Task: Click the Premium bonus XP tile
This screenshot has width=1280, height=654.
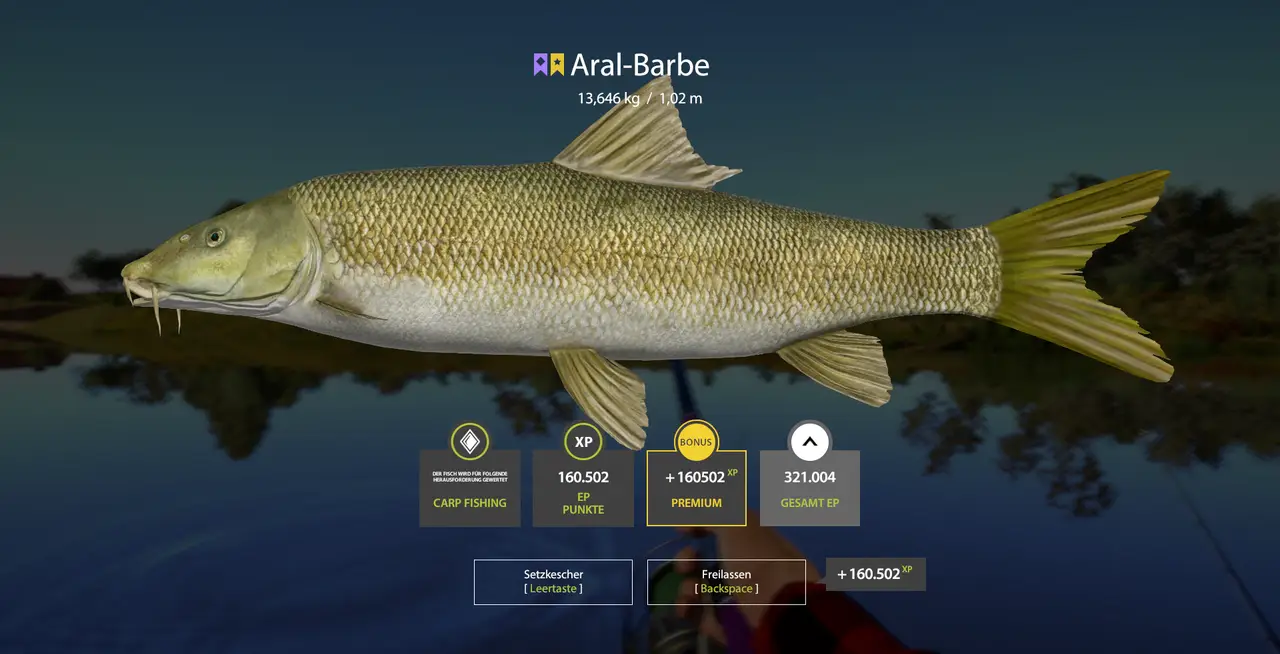Action: coord(696,488)
